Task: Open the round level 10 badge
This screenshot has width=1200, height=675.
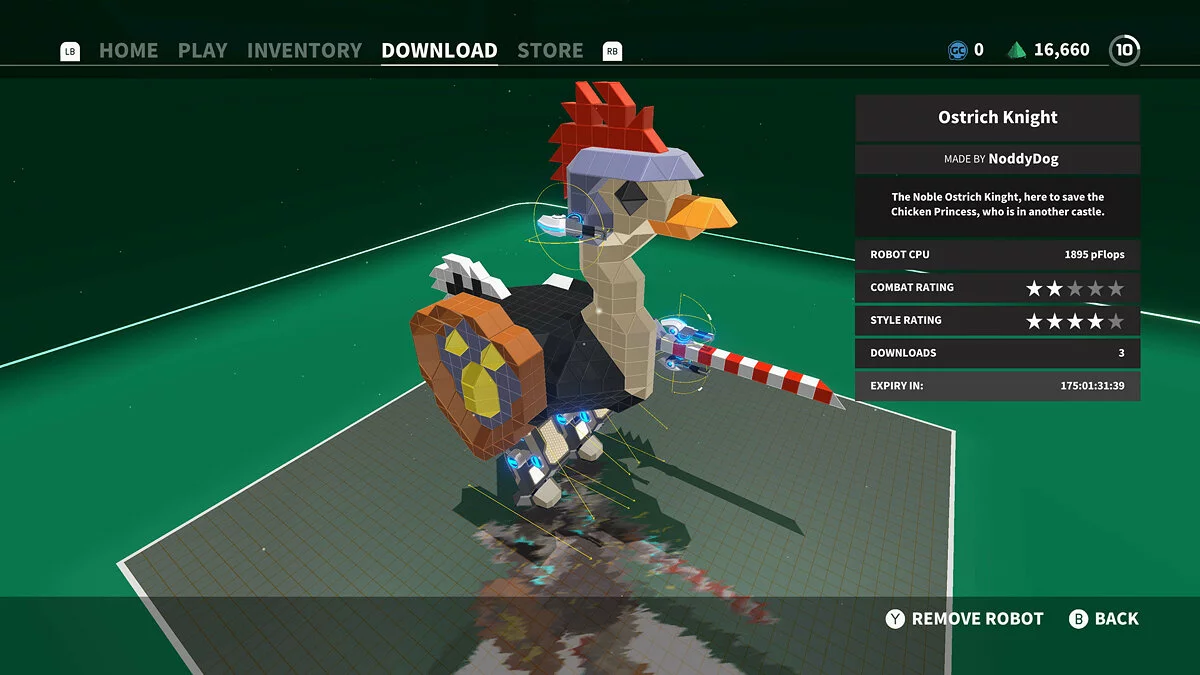Action: tap(1124, 50)
